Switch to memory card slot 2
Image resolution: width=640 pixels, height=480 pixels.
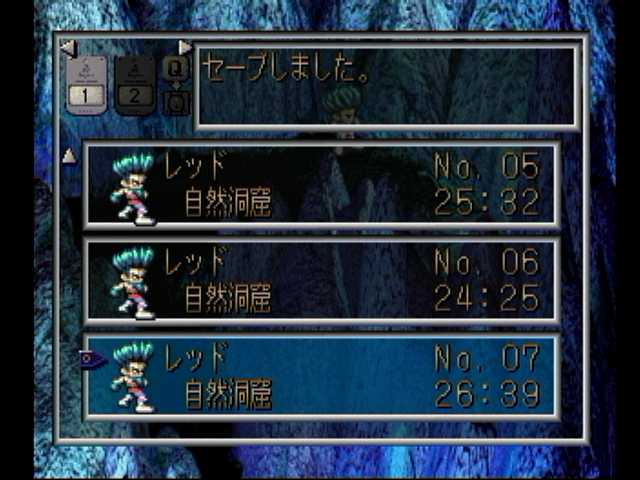(x=134, y=87)
